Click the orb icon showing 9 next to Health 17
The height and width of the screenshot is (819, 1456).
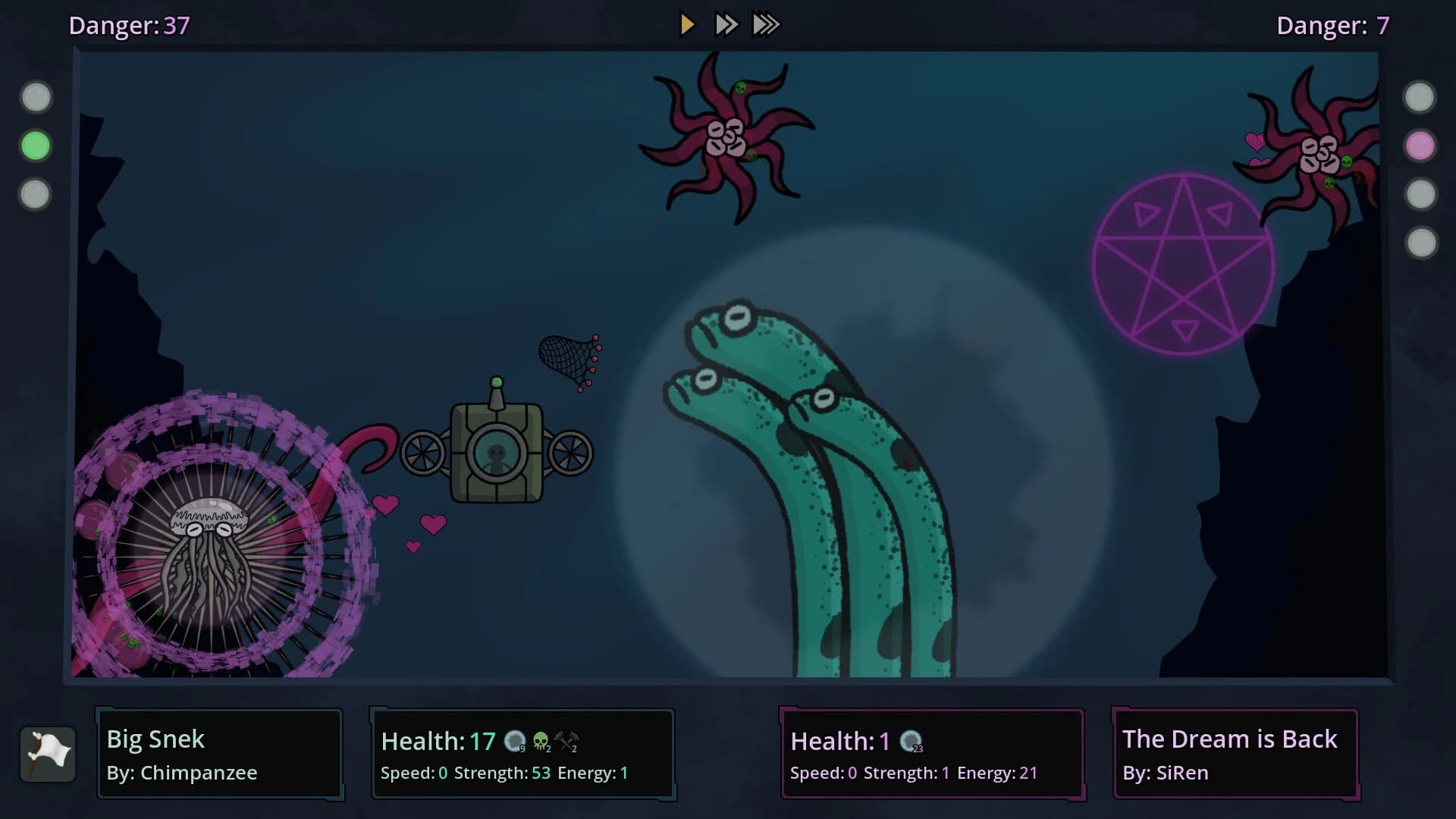tap(515, 742)
